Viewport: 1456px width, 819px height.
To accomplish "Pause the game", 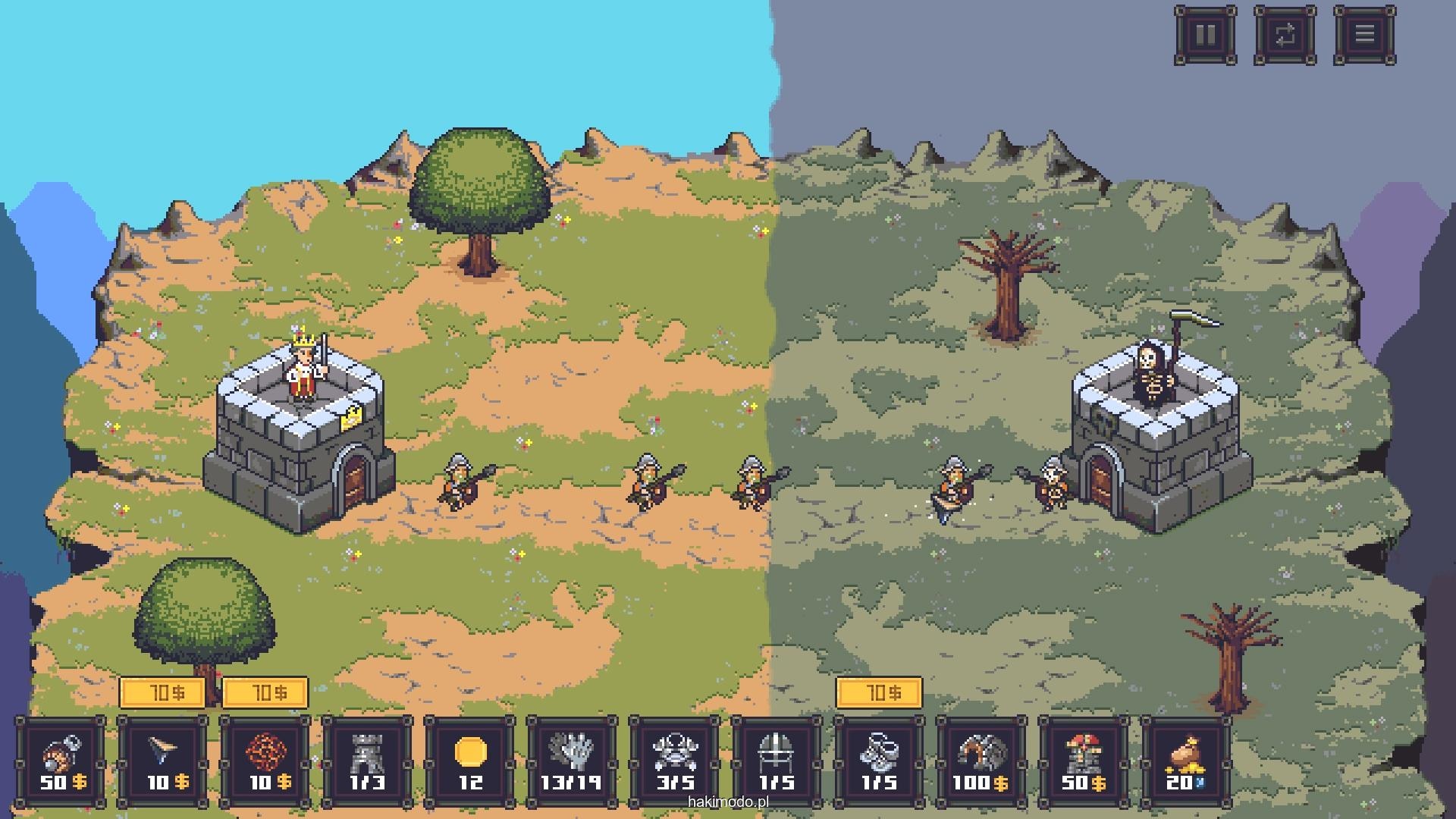I will click(x=1205, y=35).
